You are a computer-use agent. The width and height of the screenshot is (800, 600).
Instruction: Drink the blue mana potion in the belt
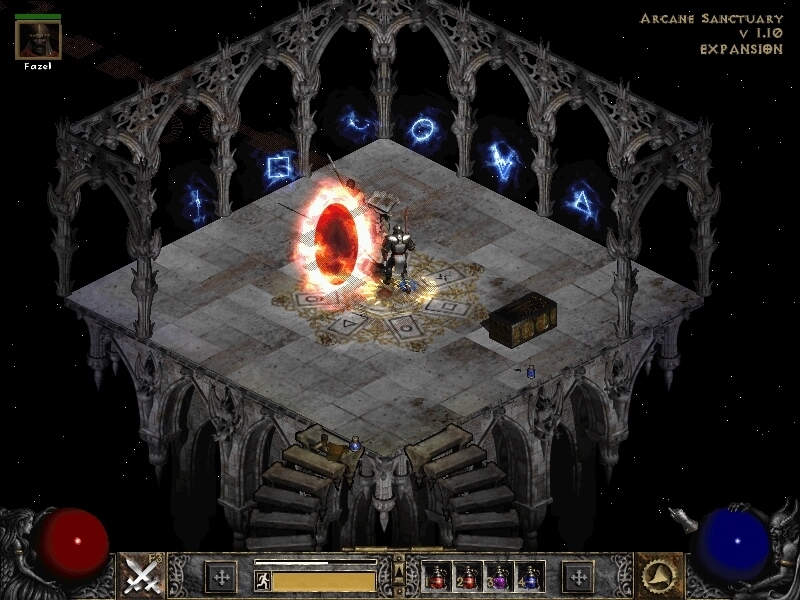pos(529,576)
